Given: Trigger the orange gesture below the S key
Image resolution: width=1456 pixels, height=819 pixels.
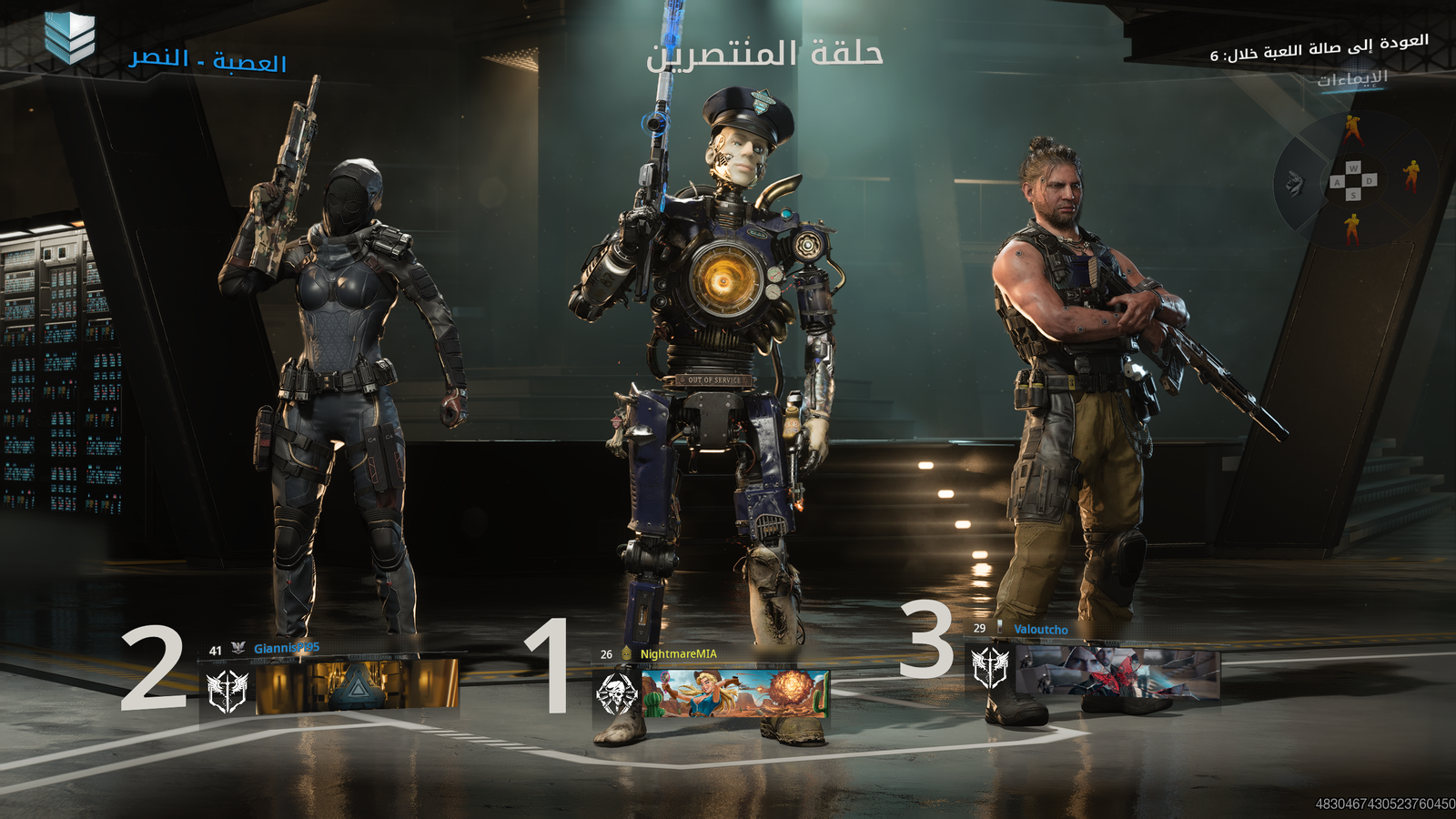Looking at the screenshot, I should pyautogui.click(x=1352, y=228).
